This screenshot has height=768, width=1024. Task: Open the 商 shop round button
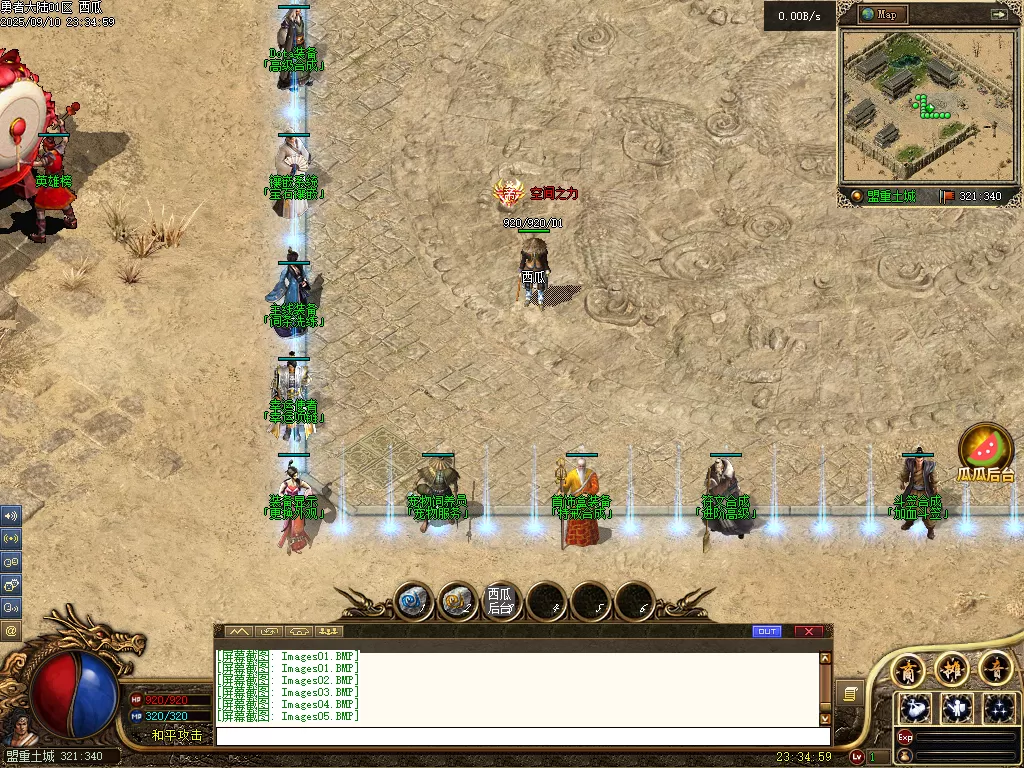pyautogui.click(x=909, y=668)
